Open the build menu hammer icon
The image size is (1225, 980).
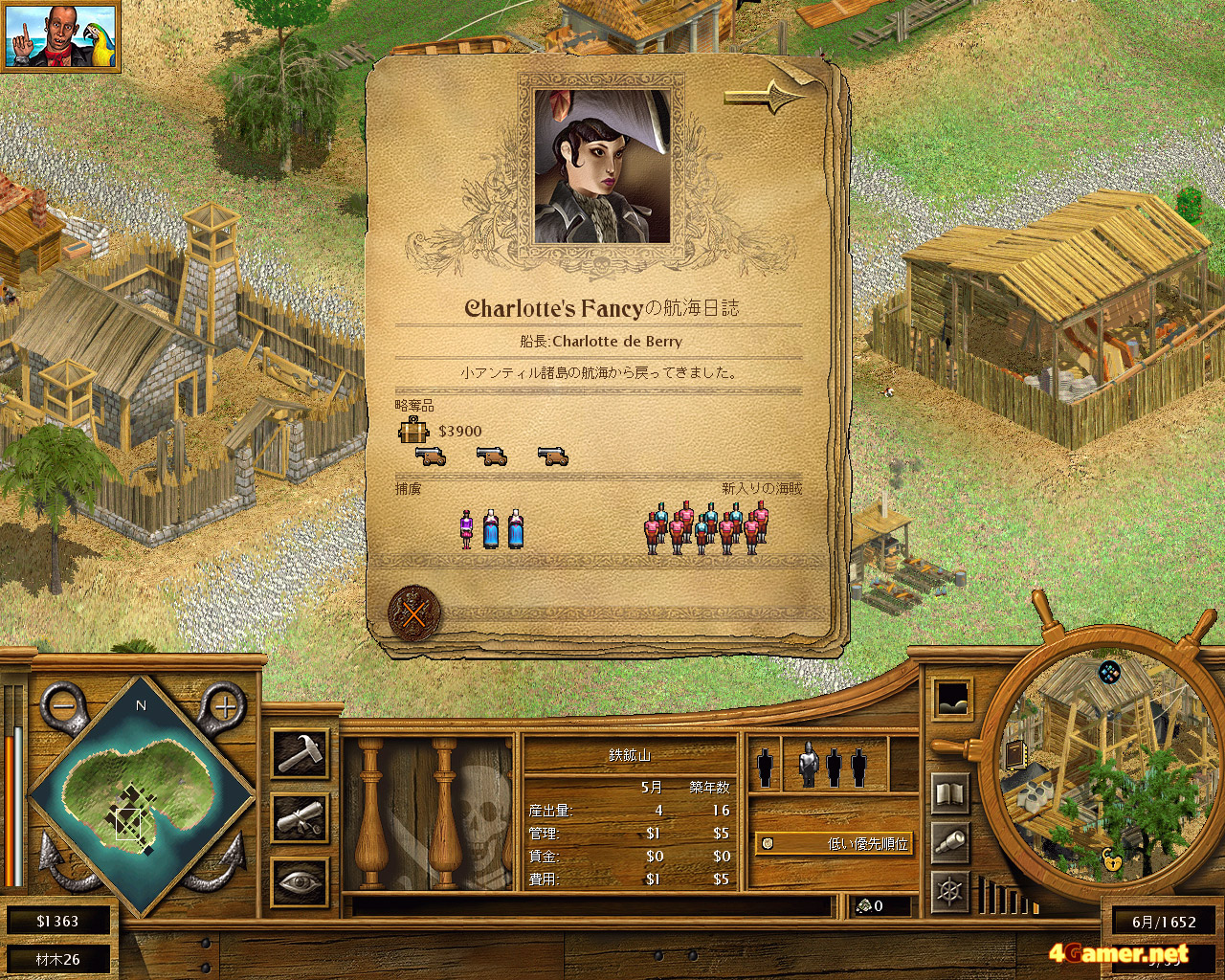301,753
